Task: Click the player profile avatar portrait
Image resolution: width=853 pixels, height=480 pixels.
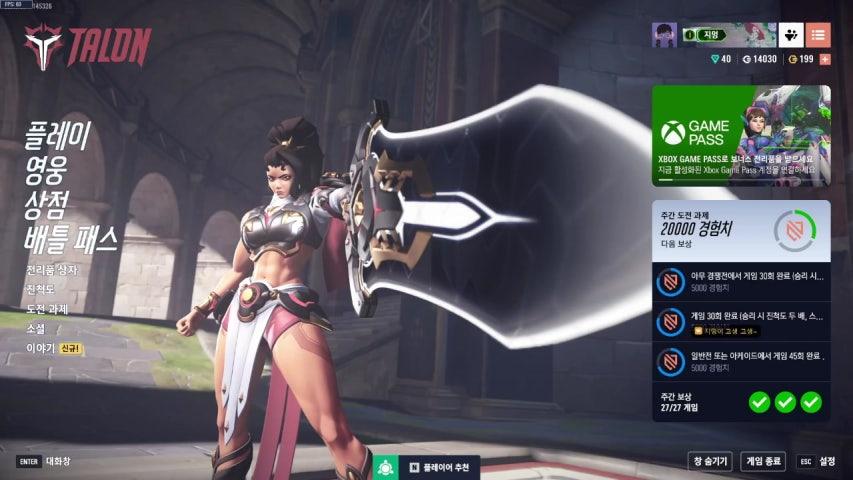Action: [664, 35]
